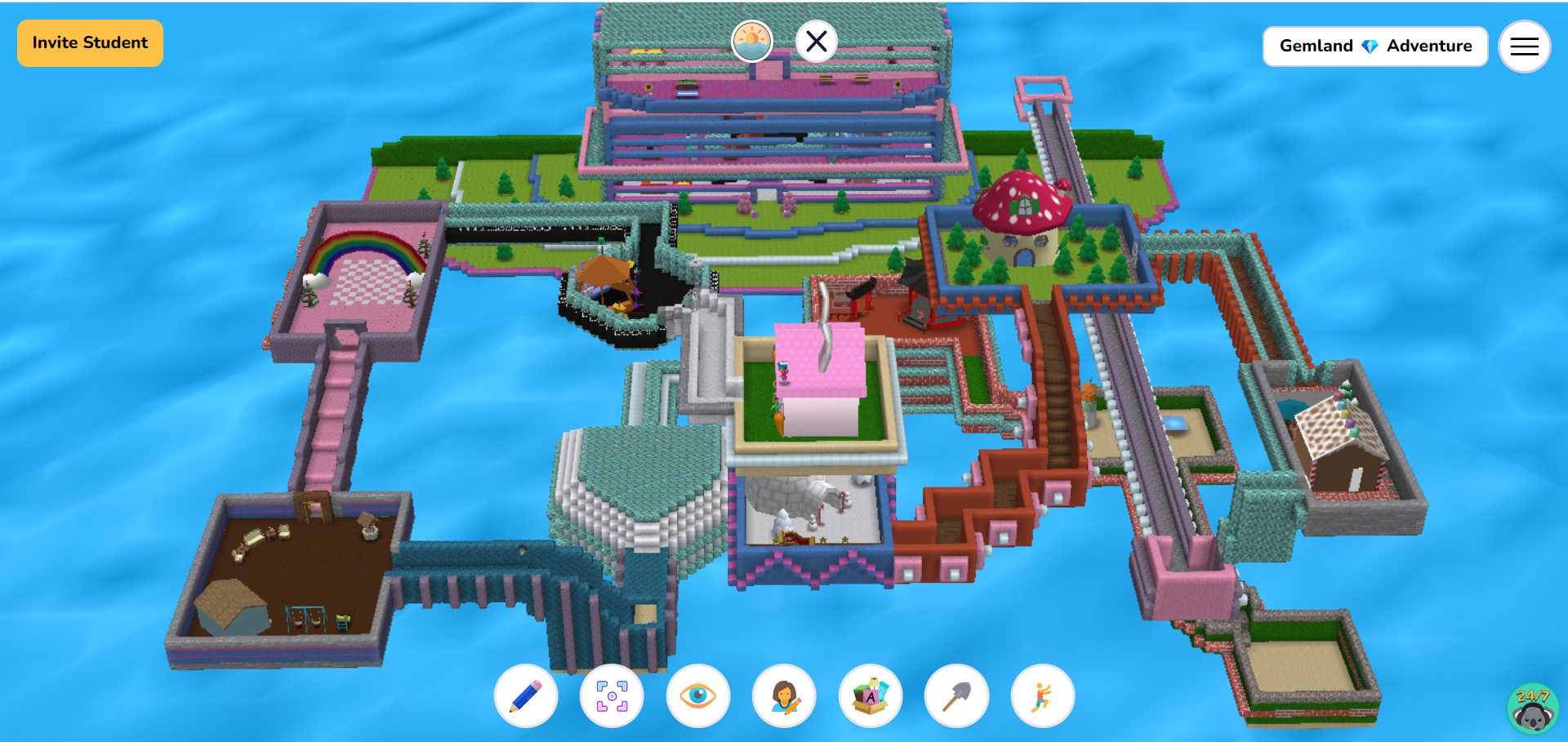Image resolution: width=1568 pixels, height=742 pixels.
Task: Expand tool options with the shovel icon
Action: tap(955, 695)
